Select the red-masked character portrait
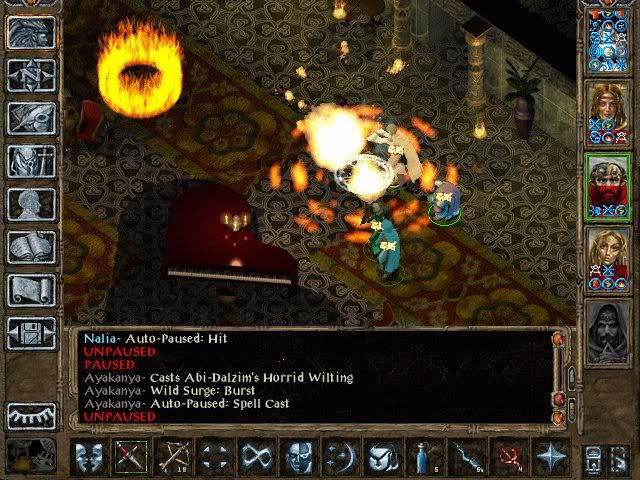 coord(608,186)
